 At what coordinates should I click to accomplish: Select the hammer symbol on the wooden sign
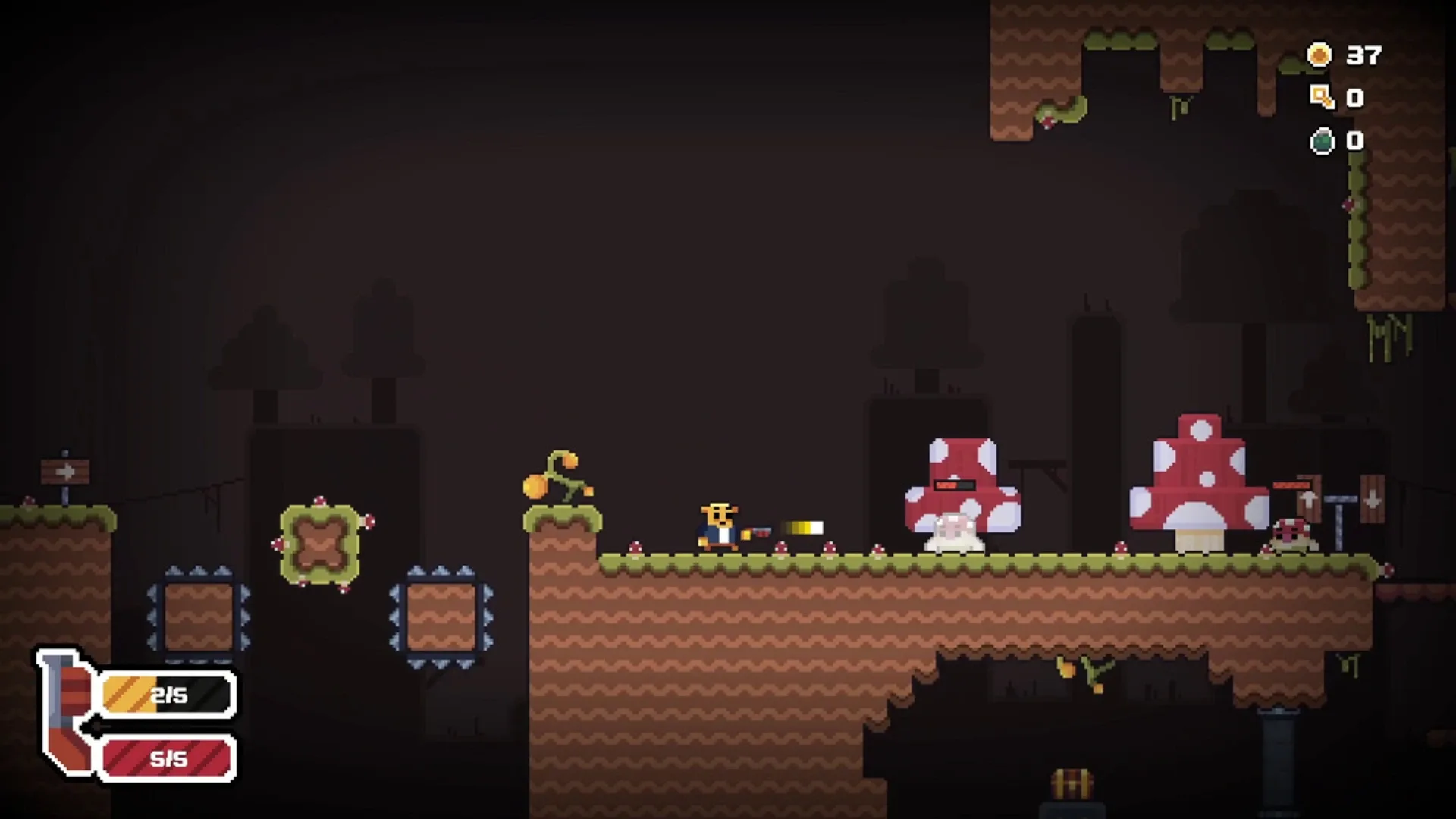click(x=1310, y=503)
